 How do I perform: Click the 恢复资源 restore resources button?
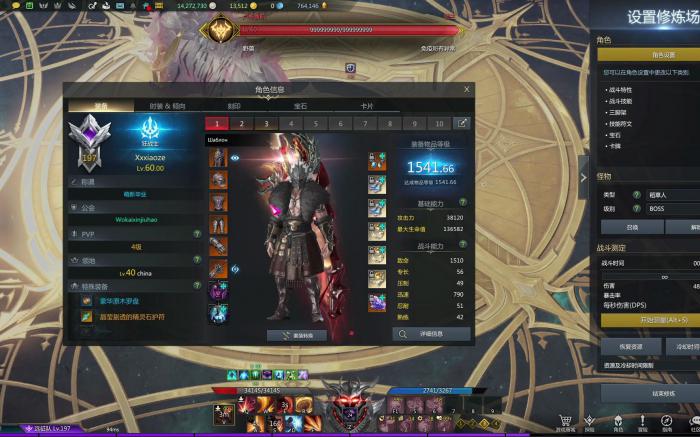[x=630, y=346]
